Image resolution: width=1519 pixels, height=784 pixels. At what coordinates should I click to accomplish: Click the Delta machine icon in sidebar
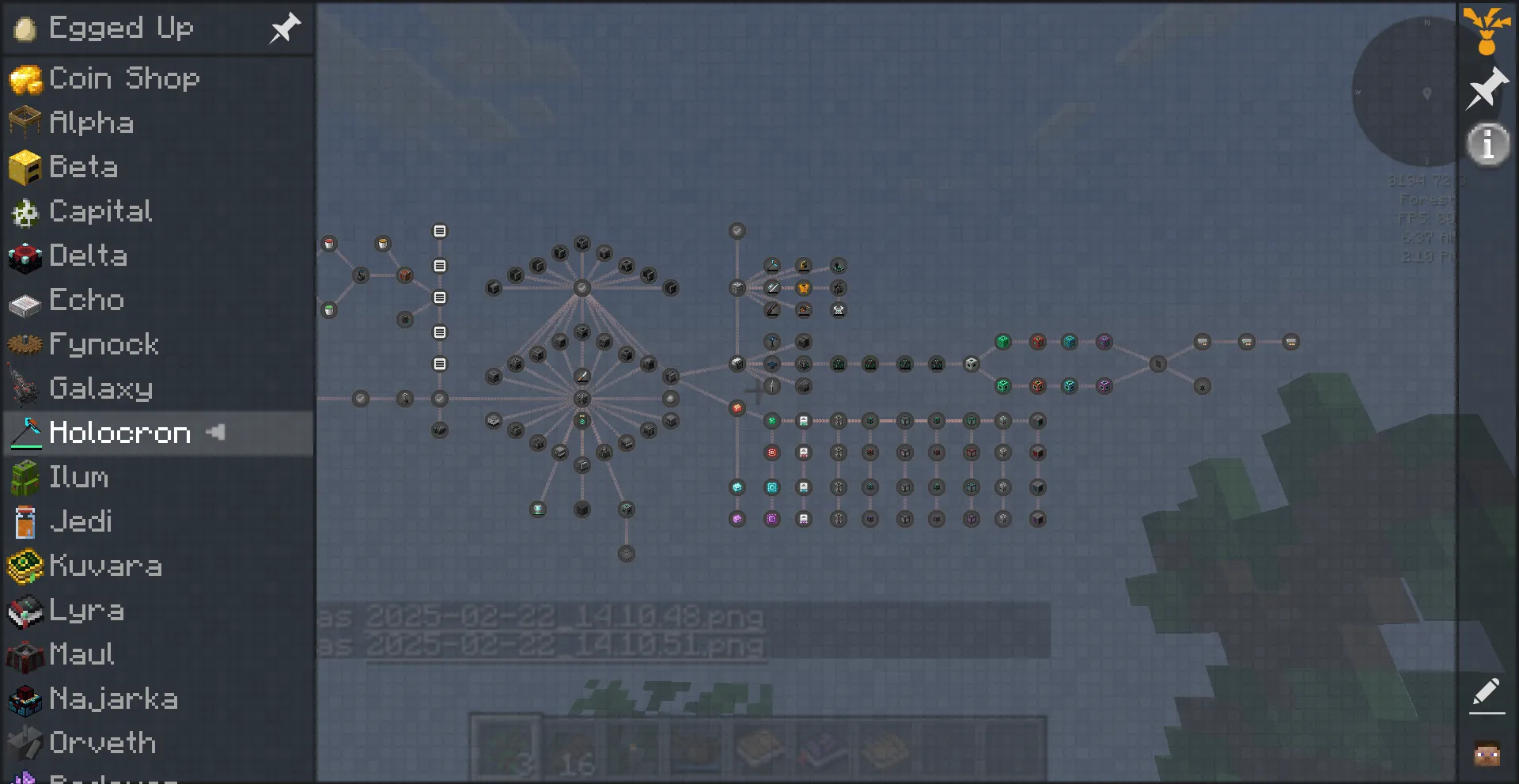[x=26, y=256]
